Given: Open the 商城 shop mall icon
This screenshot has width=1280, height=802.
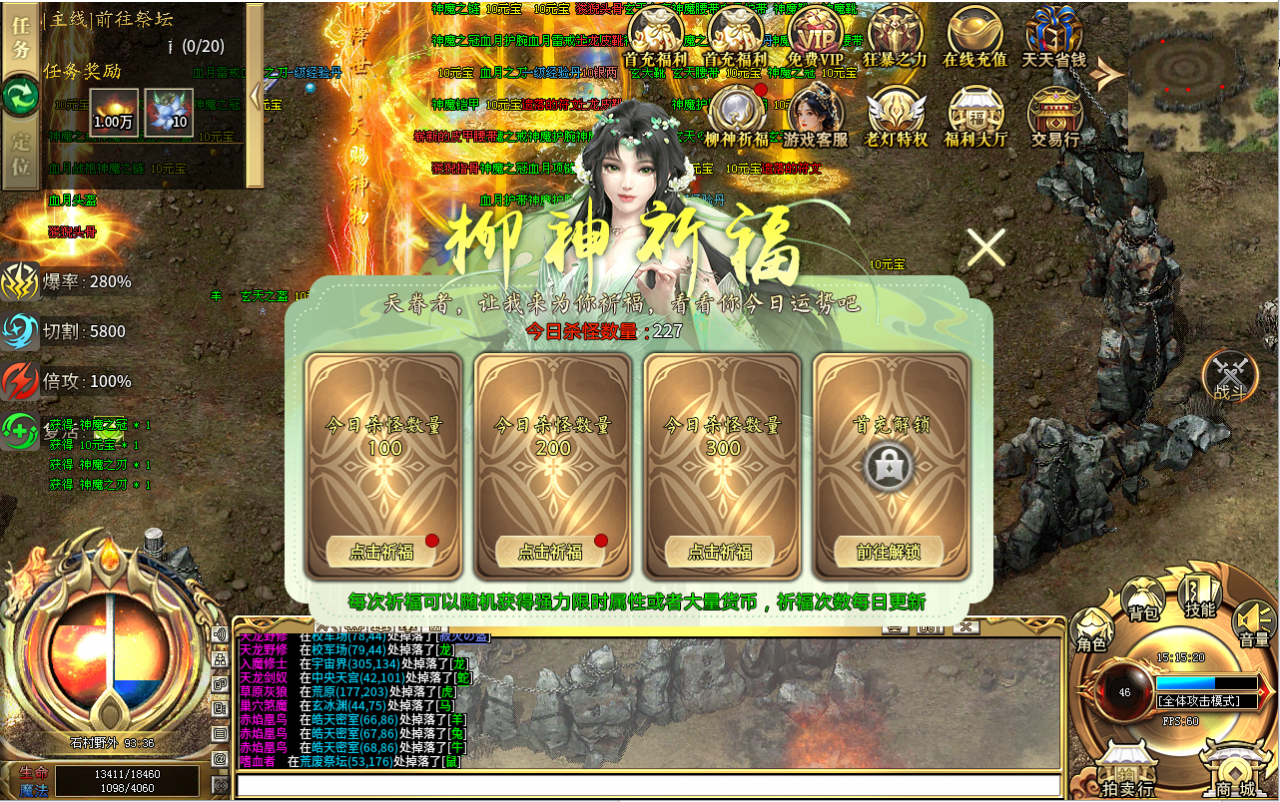Looking at the screenshot, I should [1235, 765].
